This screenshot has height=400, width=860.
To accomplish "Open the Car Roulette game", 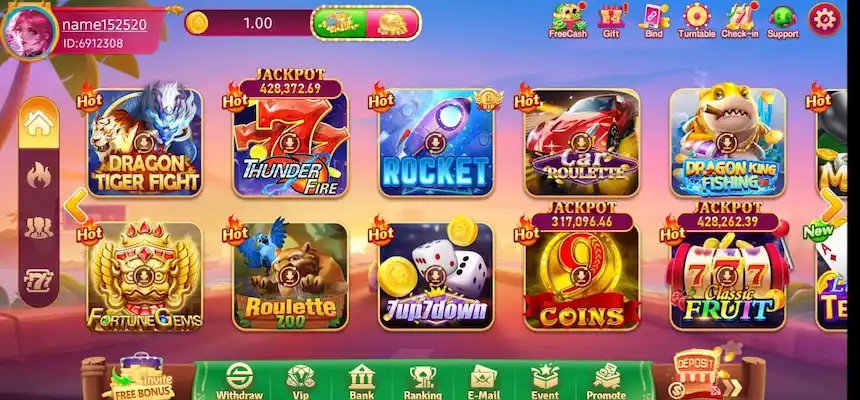I will [581, 142].
